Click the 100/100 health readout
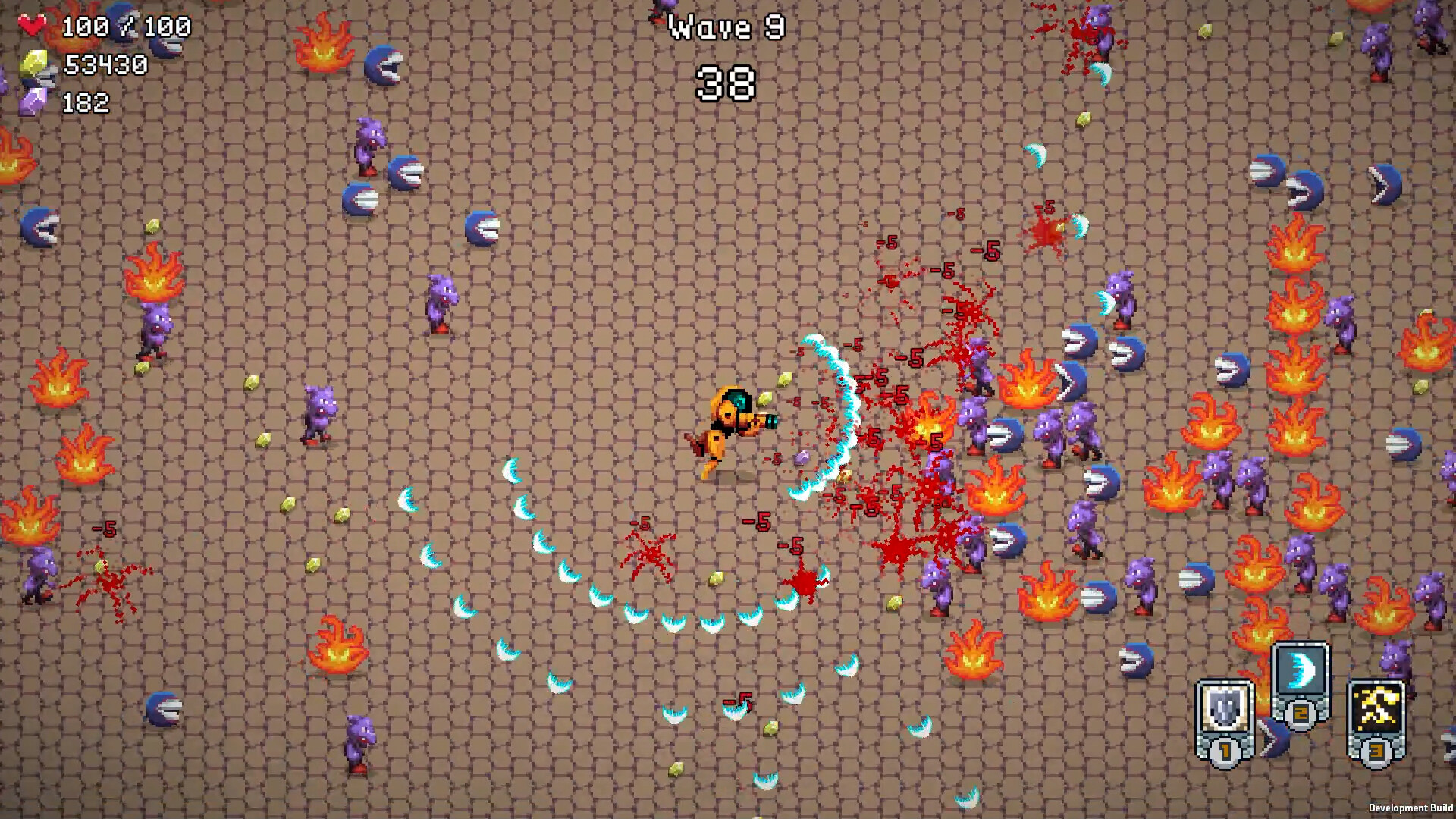 [x=129, y=27]
